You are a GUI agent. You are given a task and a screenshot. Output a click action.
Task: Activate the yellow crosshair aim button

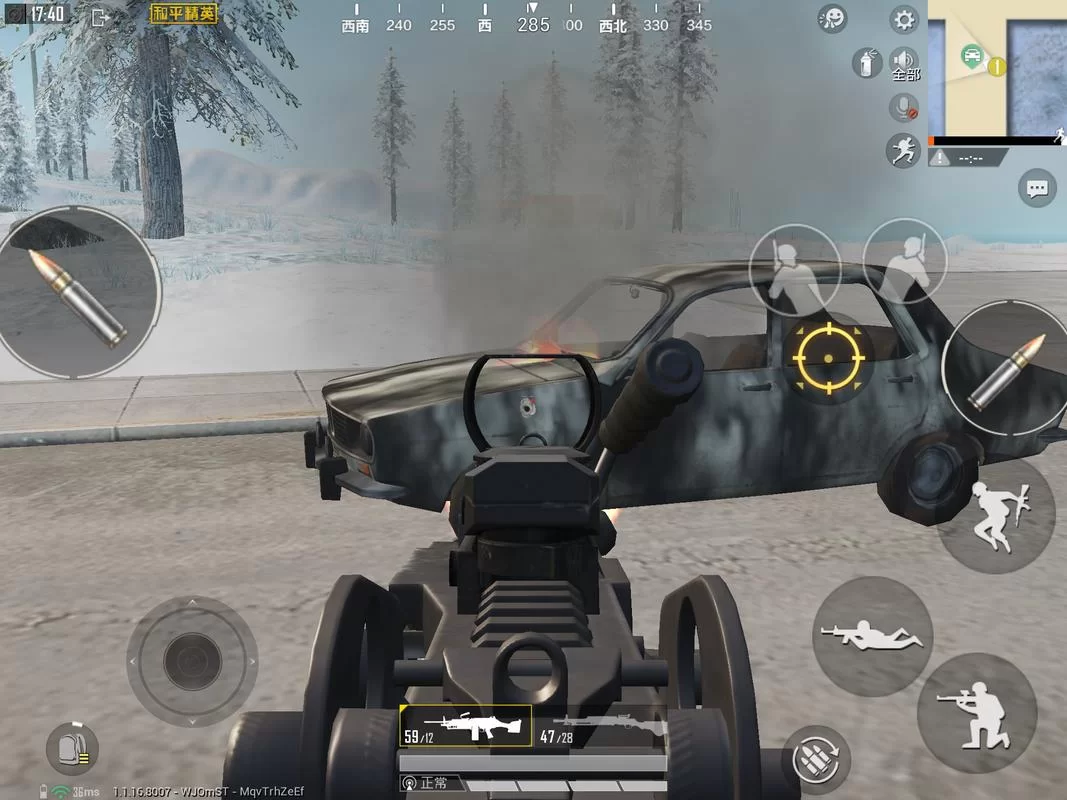828,356
